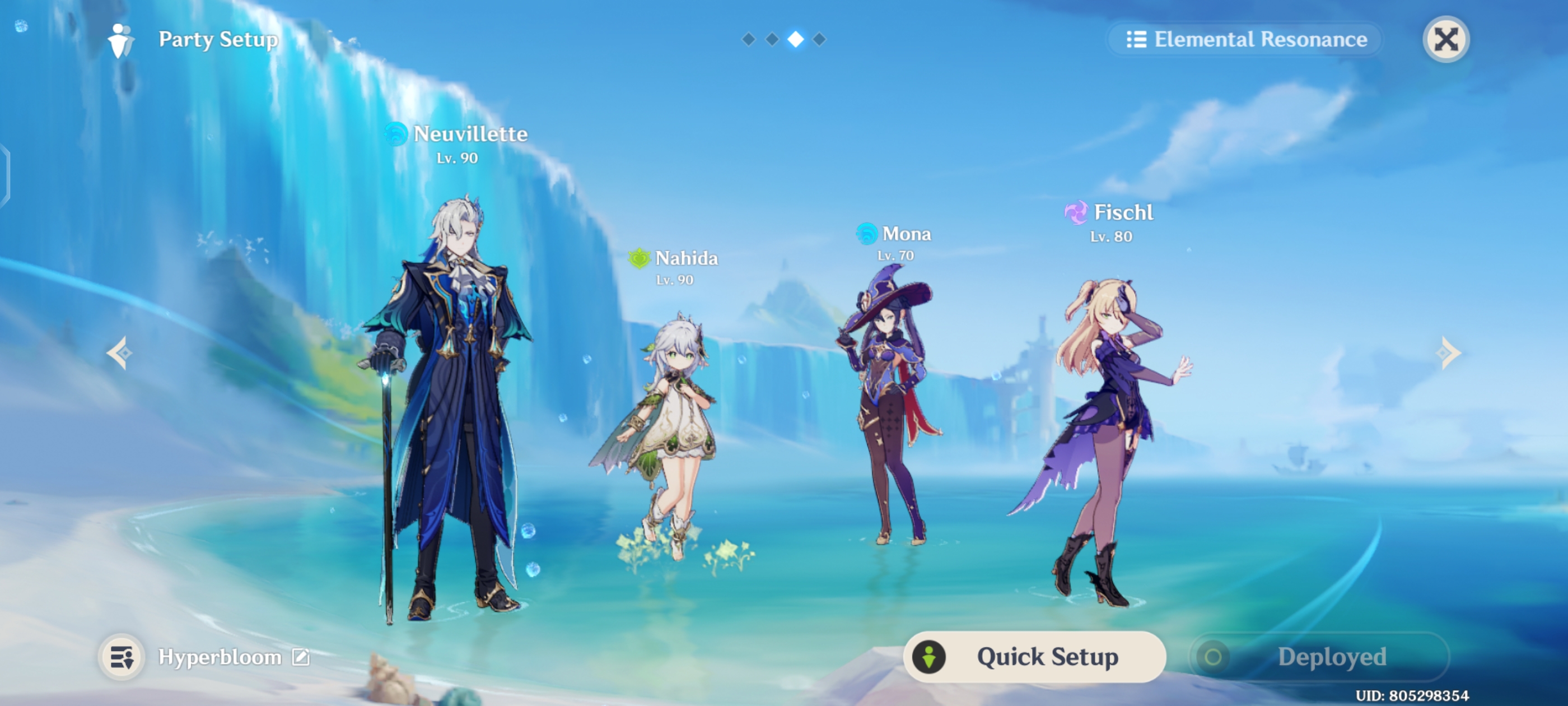
Task: Select the fourth party page diamond
Action: [x=818, y=40]
